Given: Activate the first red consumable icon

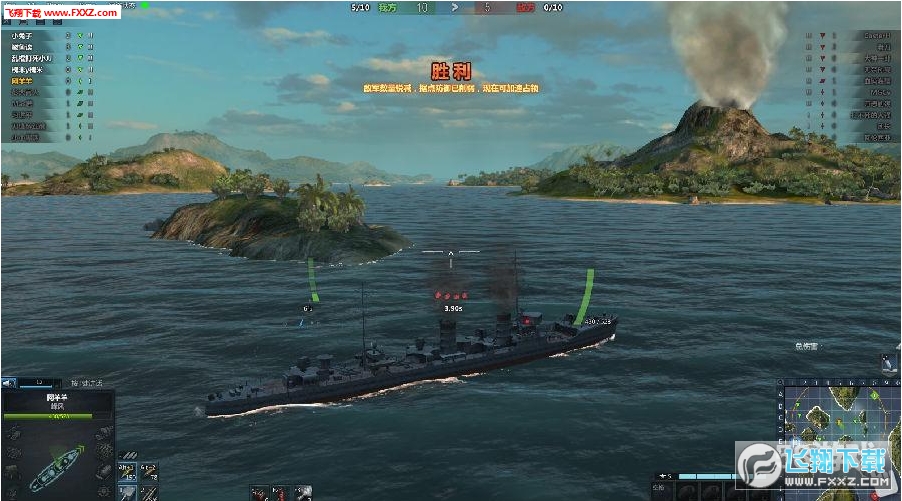Looking at the screenshot, I should [258, 491].
